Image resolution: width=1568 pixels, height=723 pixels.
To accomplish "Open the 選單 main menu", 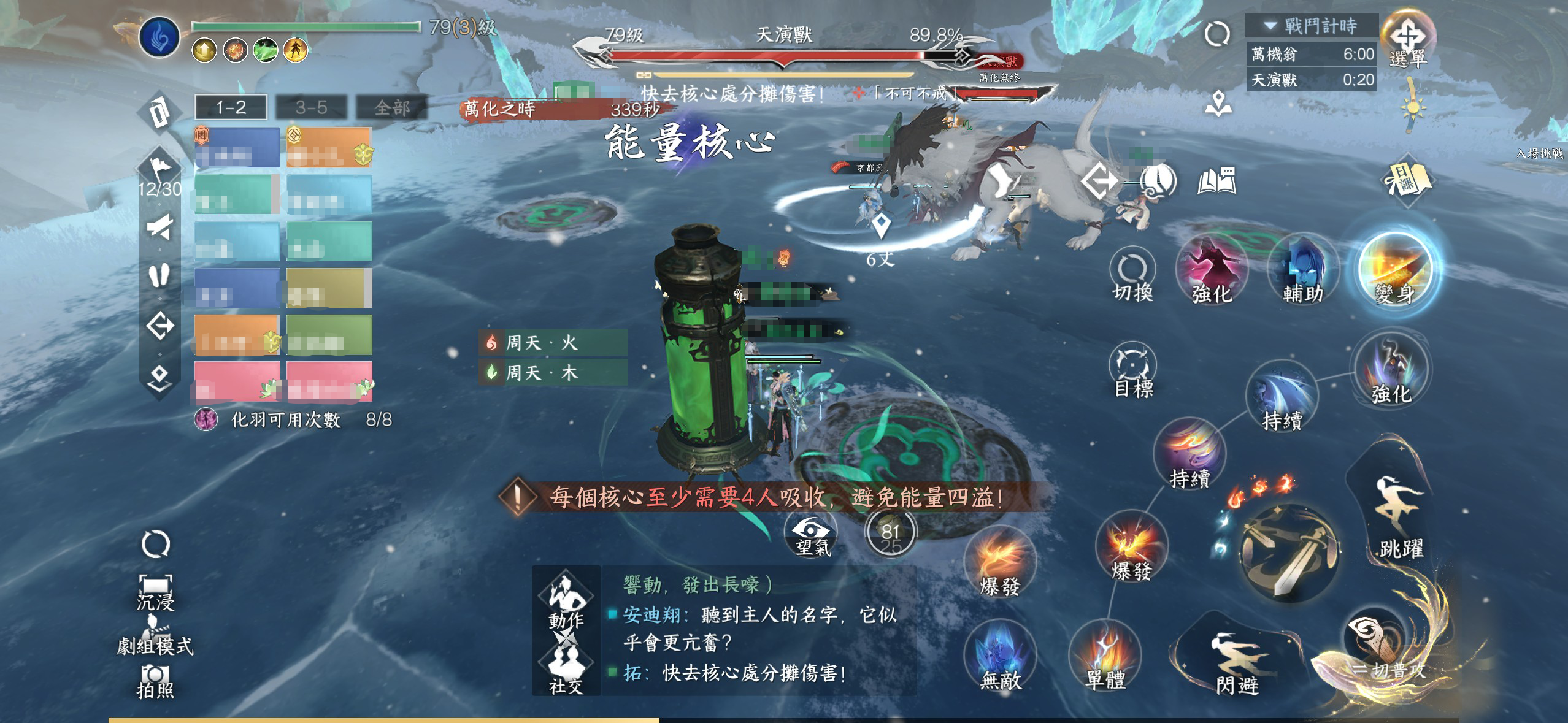I will pyautogui.click(x=1408, y=40).
